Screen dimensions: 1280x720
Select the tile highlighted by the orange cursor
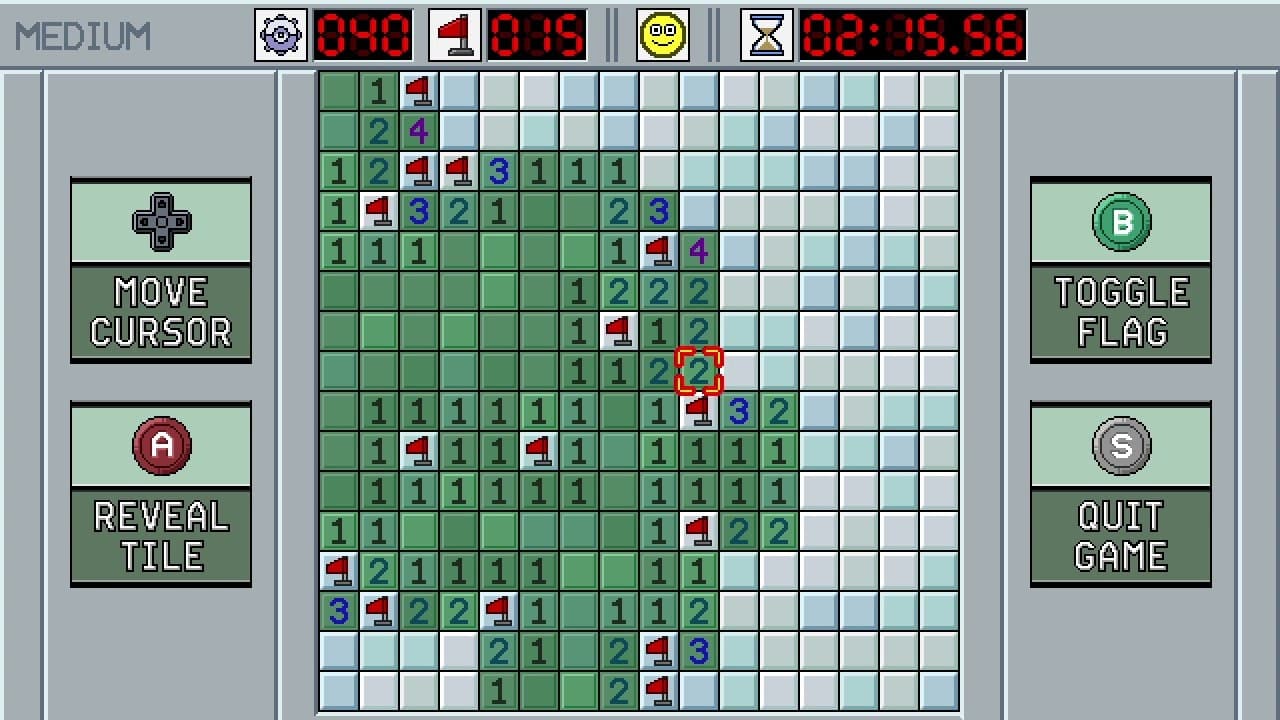point(699,371)
